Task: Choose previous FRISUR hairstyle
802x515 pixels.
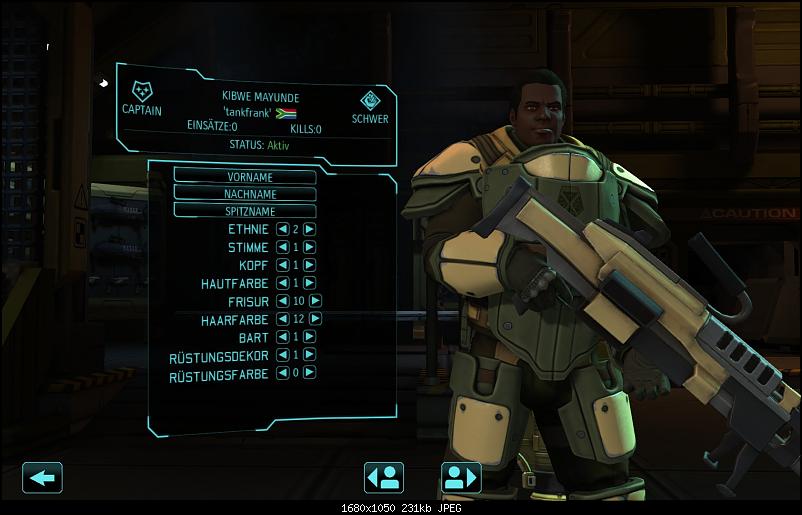Action: tap(282, 301)
